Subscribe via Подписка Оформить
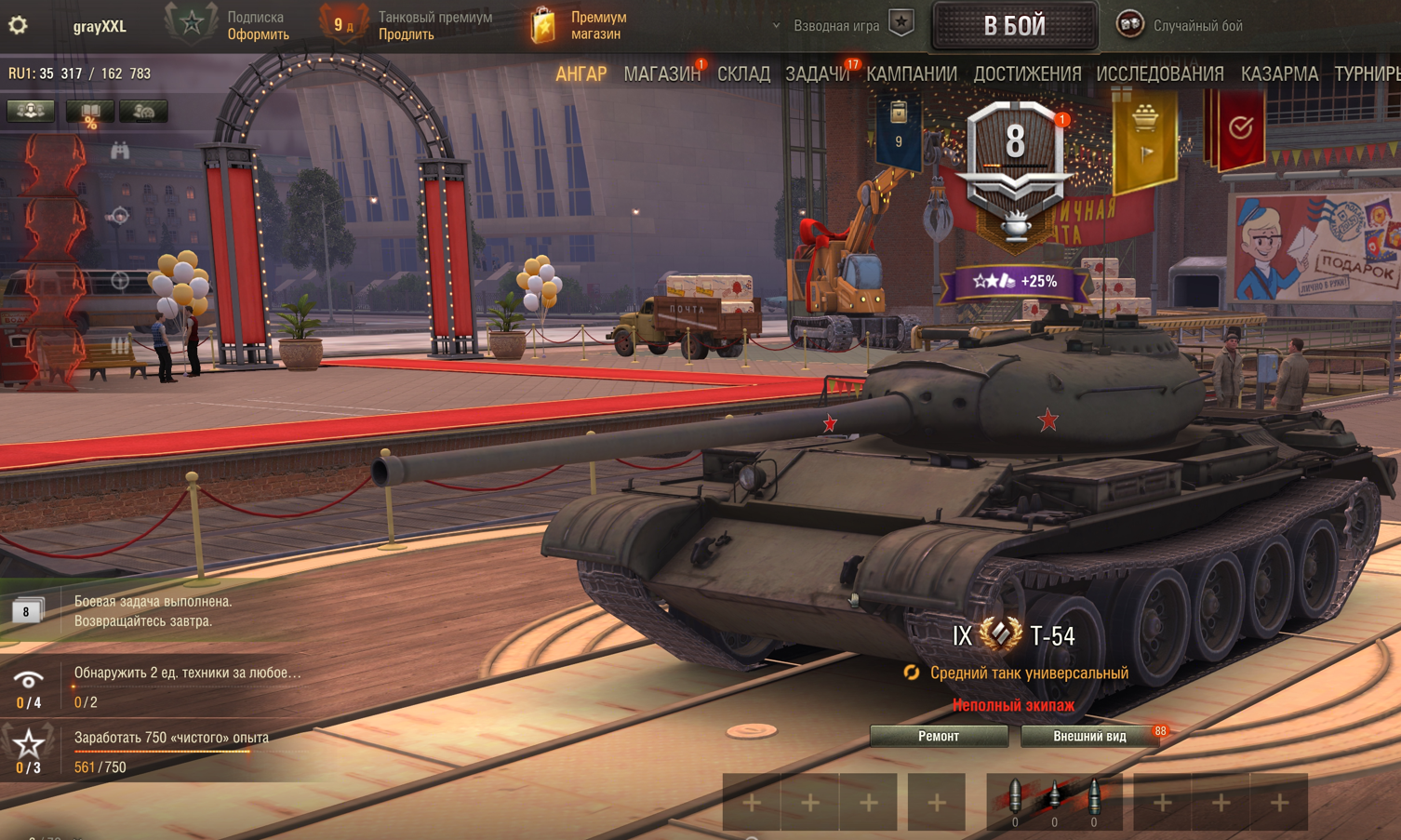This screenshot has width=1401, height=840. [258, 34]
